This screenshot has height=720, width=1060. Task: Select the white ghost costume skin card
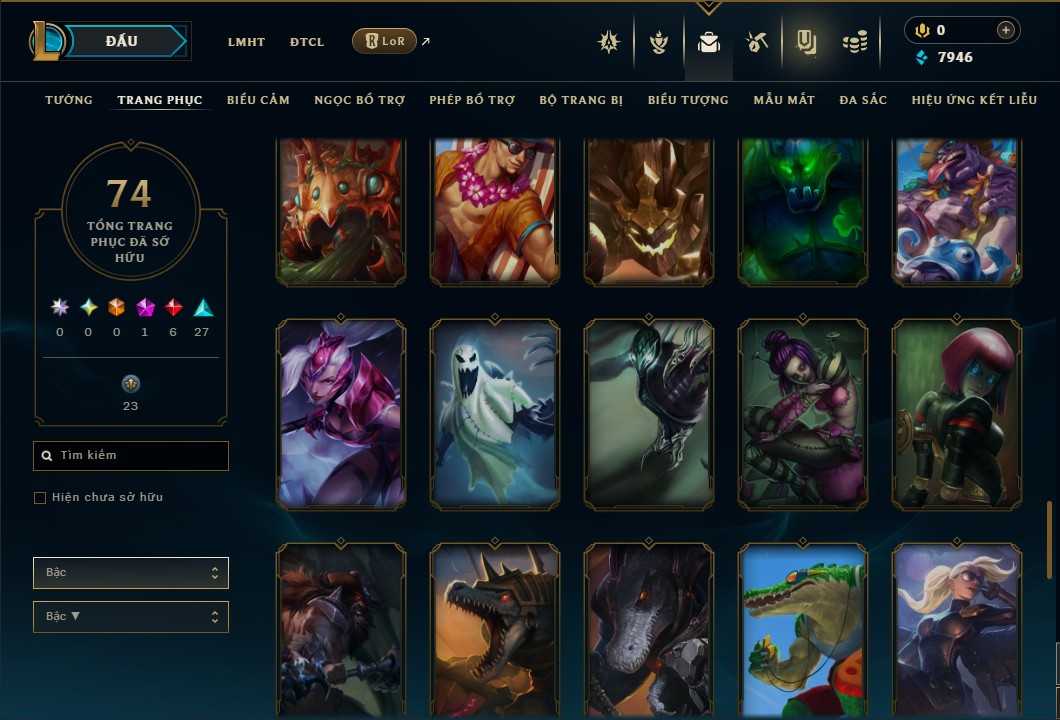(x=495, y=414)
